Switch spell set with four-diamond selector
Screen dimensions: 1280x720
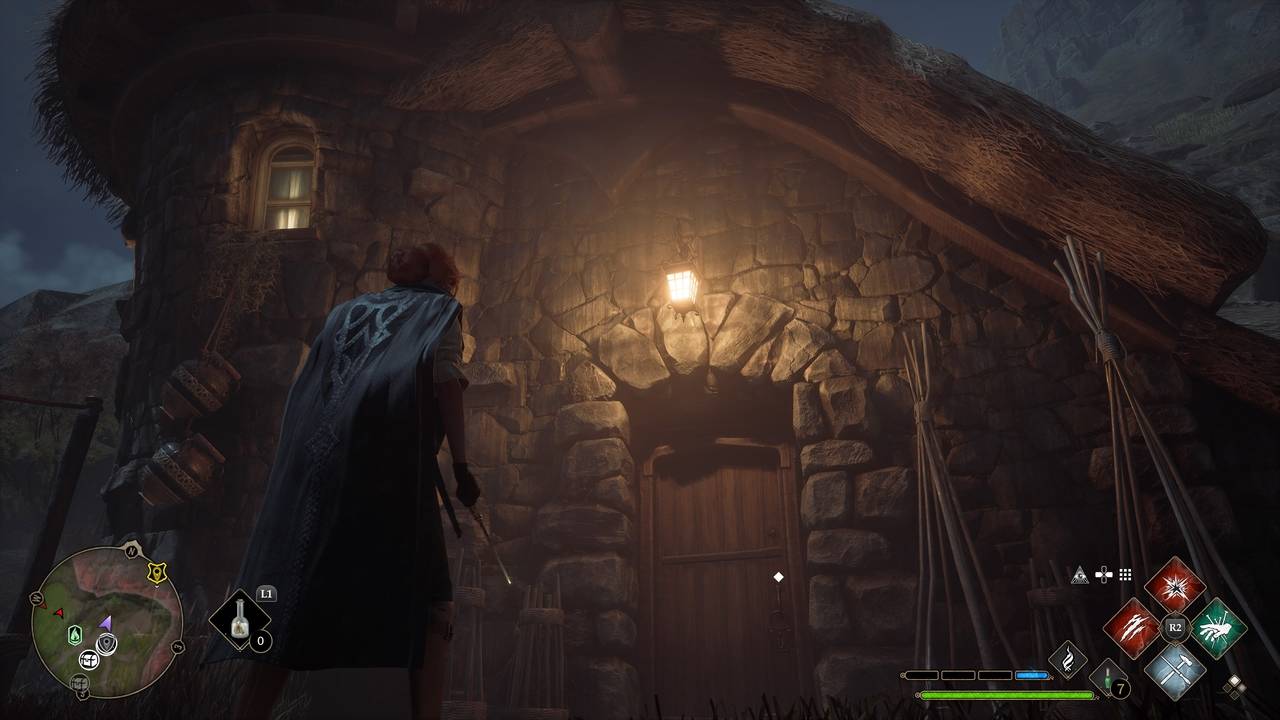1235,686
